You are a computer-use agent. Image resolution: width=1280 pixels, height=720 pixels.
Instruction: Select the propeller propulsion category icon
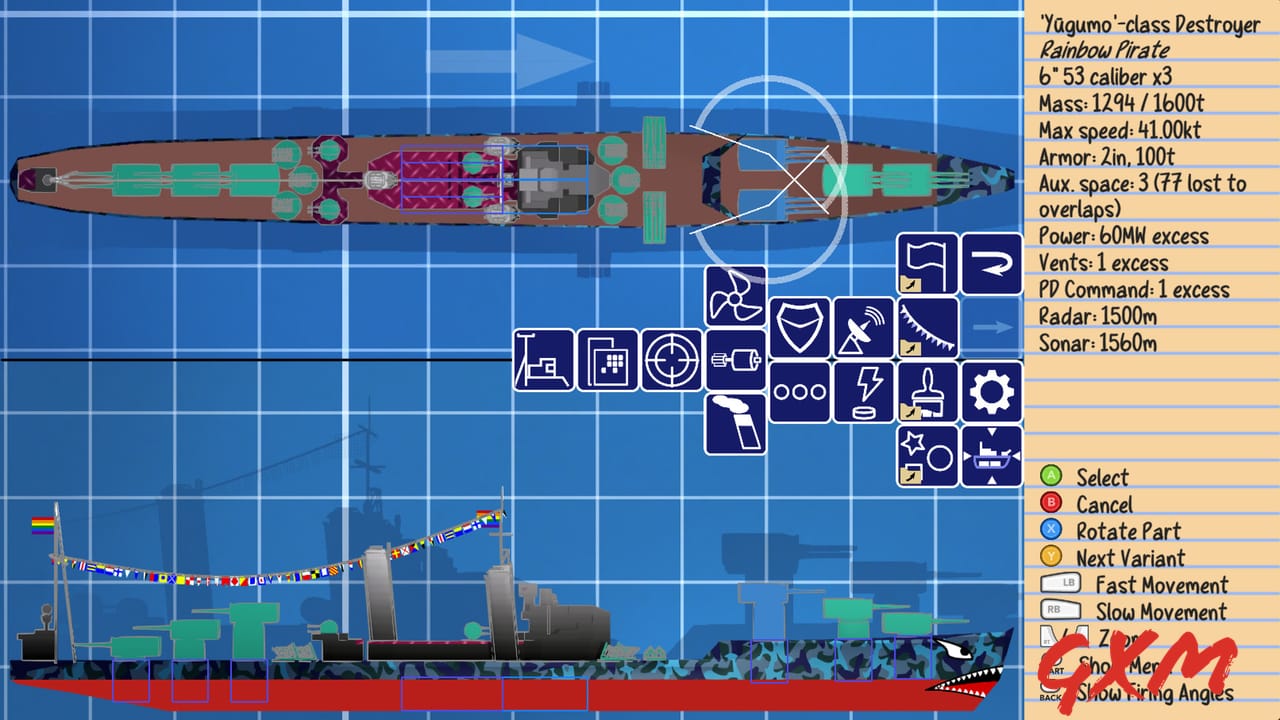735,297
